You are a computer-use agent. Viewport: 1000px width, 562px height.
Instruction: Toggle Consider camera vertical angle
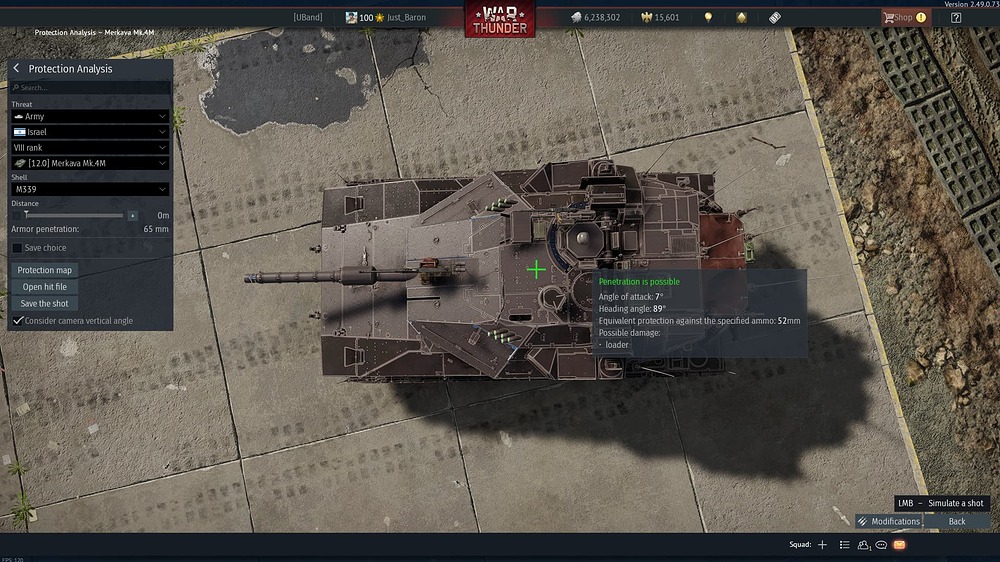17,320
